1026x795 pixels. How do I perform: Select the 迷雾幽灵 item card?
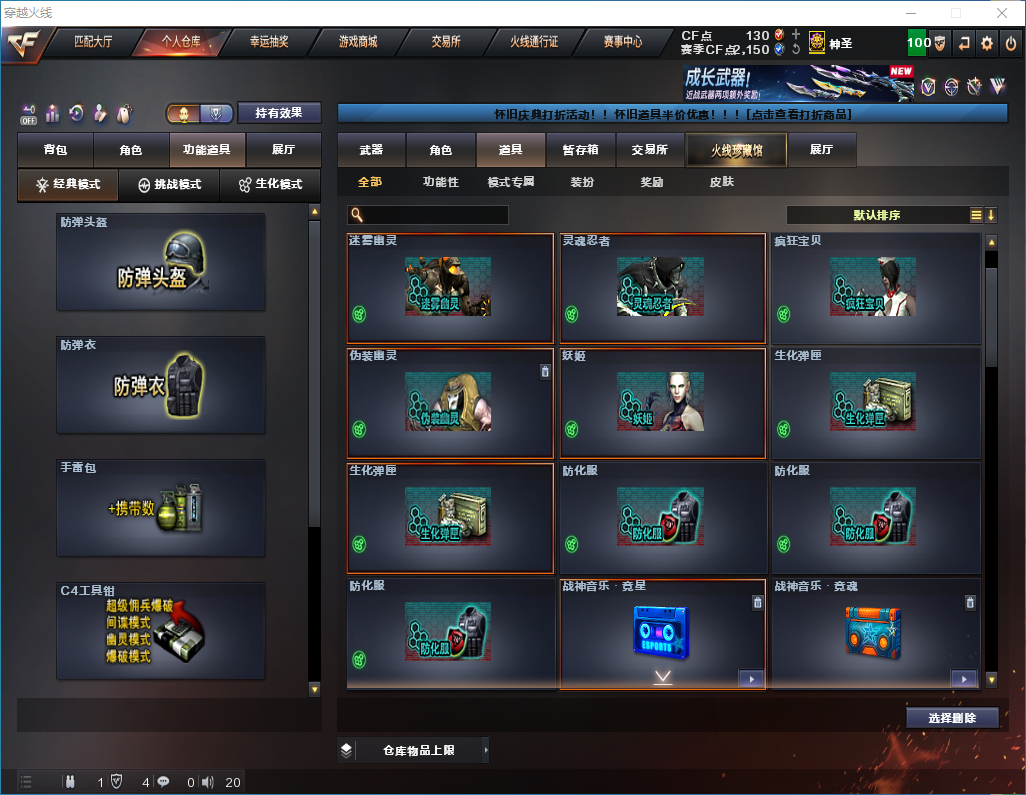pos(450,288)
